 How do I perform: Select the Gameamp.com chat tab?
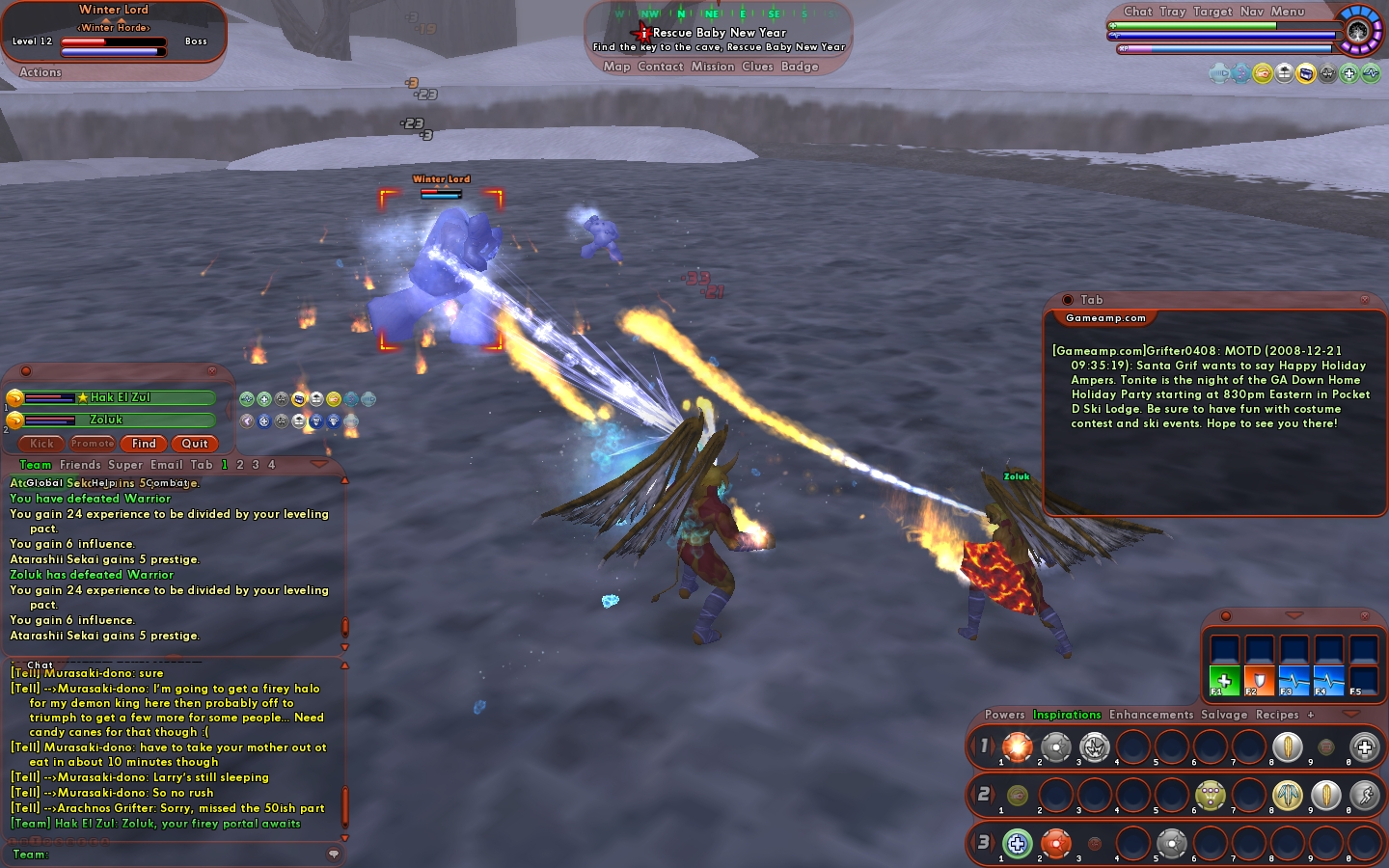[x=1105, y=318]
